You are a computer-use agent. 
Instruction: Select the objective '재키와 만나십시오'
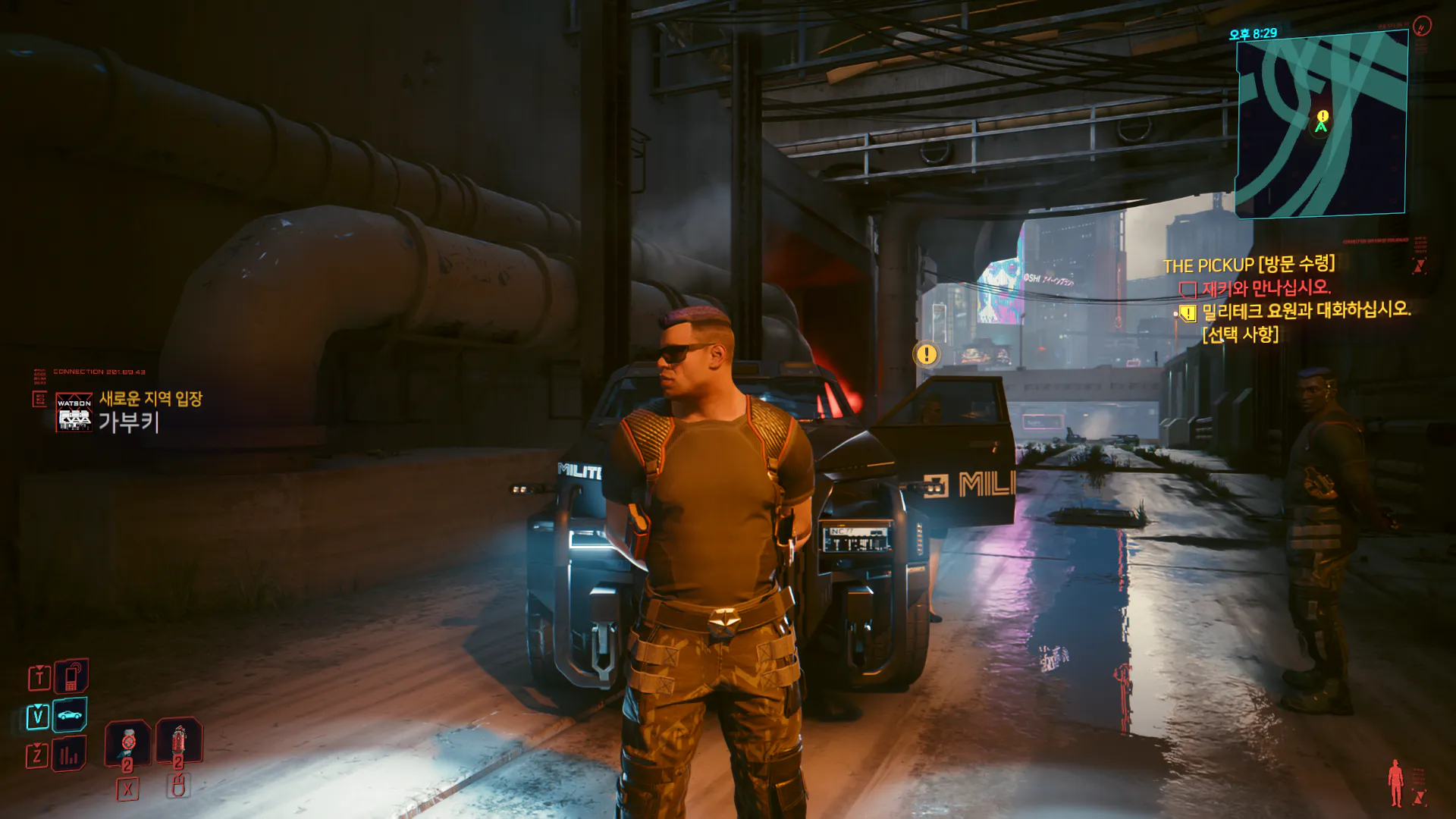(1265, 288)
